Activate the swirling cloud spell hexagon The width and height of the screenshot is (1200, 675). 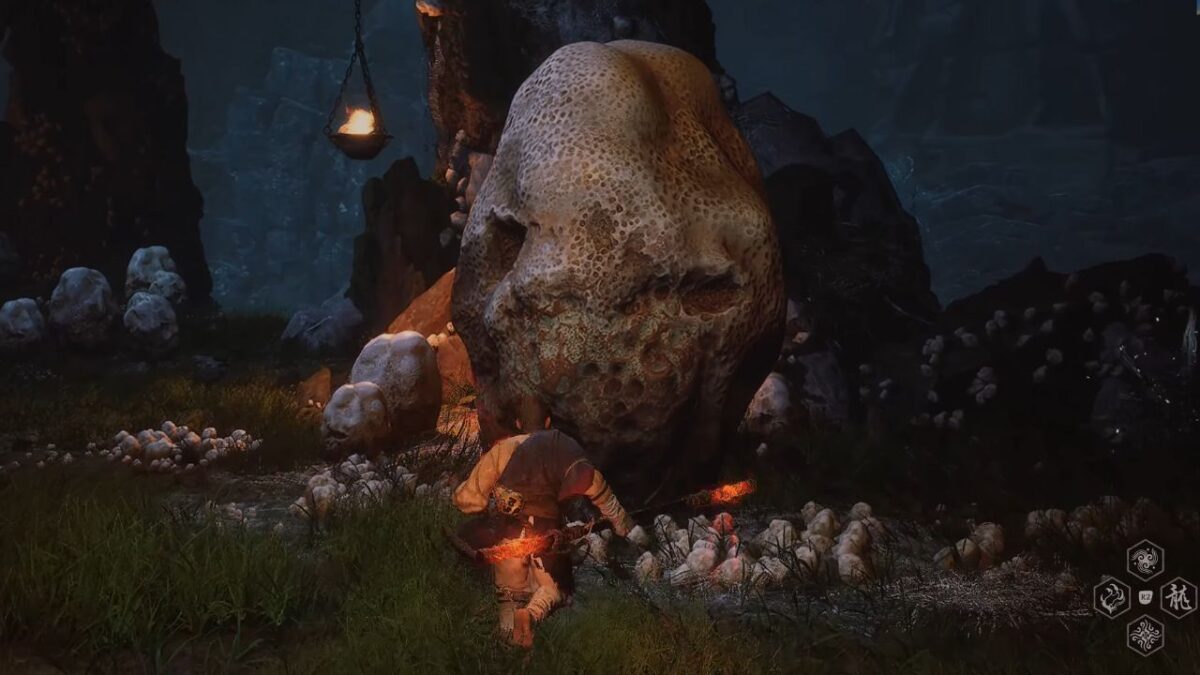(1145, 560)
